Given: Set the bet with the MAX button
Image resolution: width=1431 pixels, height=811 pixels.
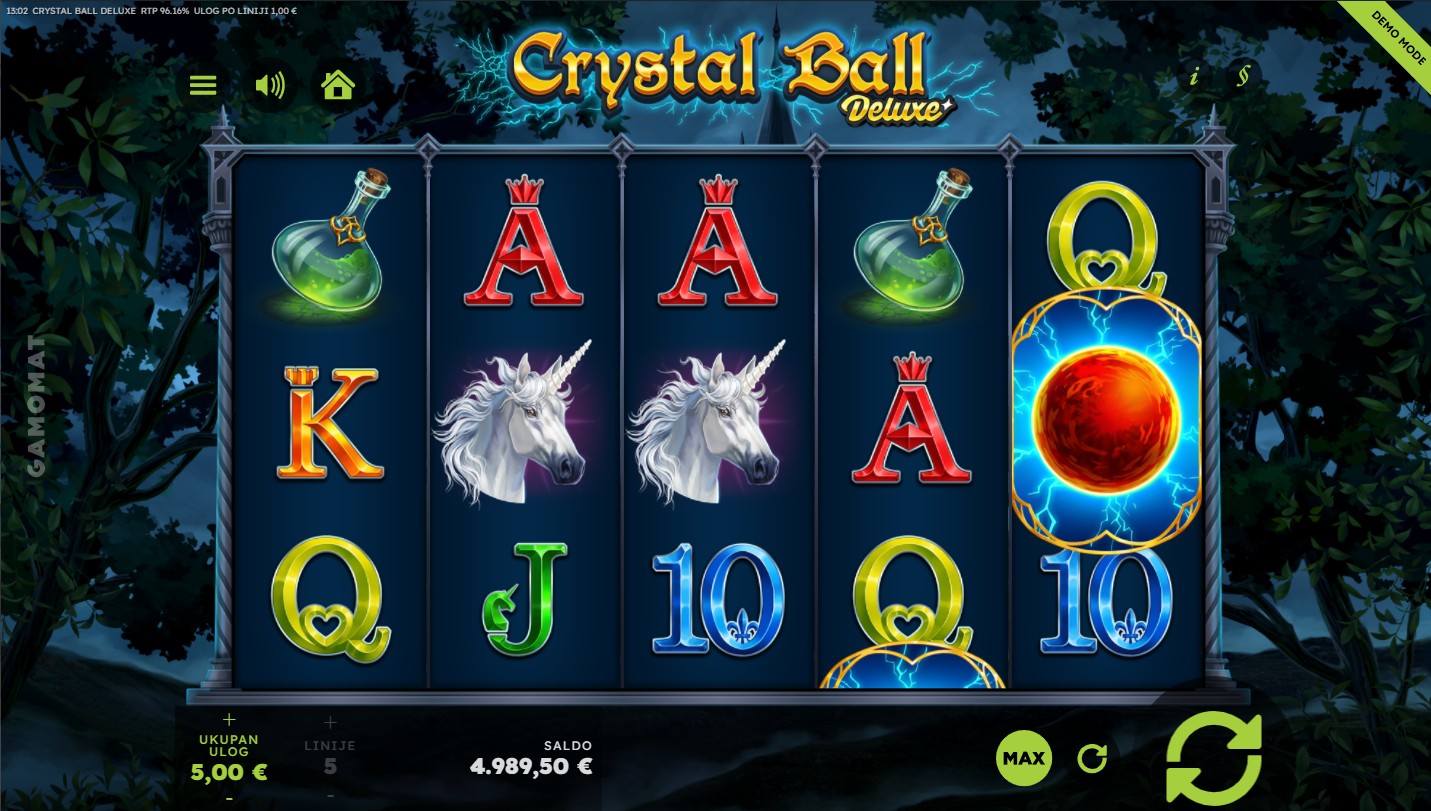Looking at the screenshot, I should 1024,758.
